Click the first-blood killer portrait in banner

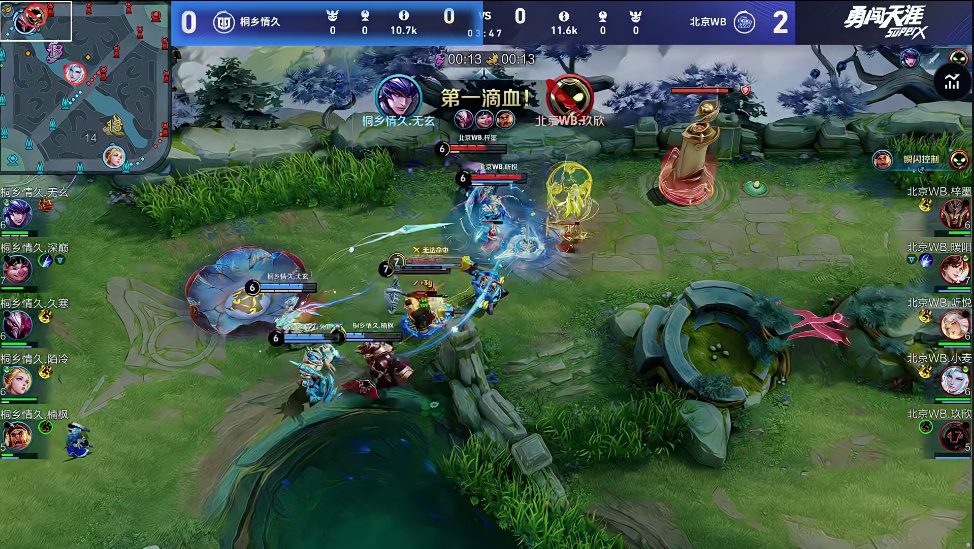(398, 96)
